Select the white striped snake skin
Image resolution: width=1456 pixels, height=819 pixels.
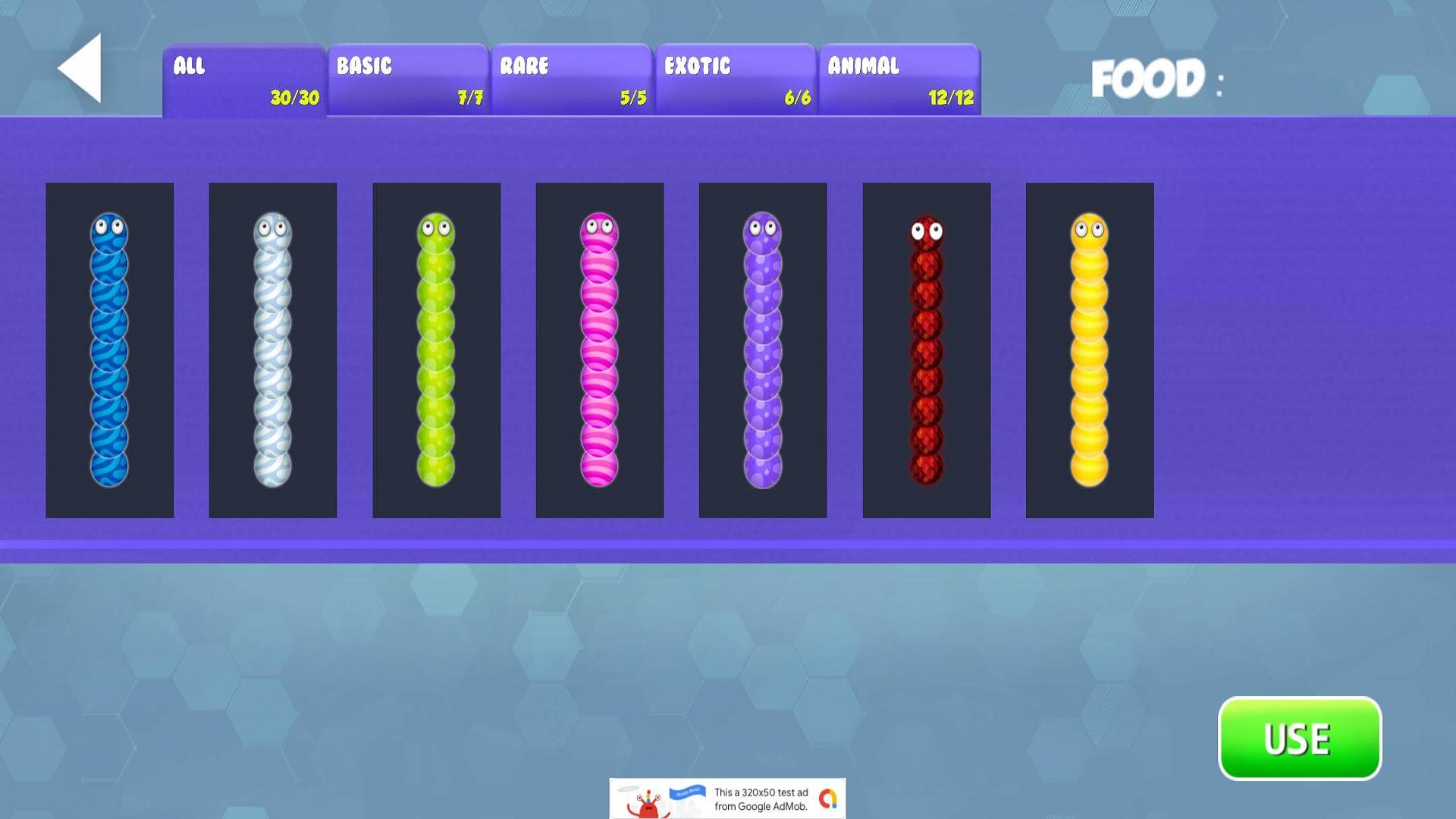click(x=273, y=349)
